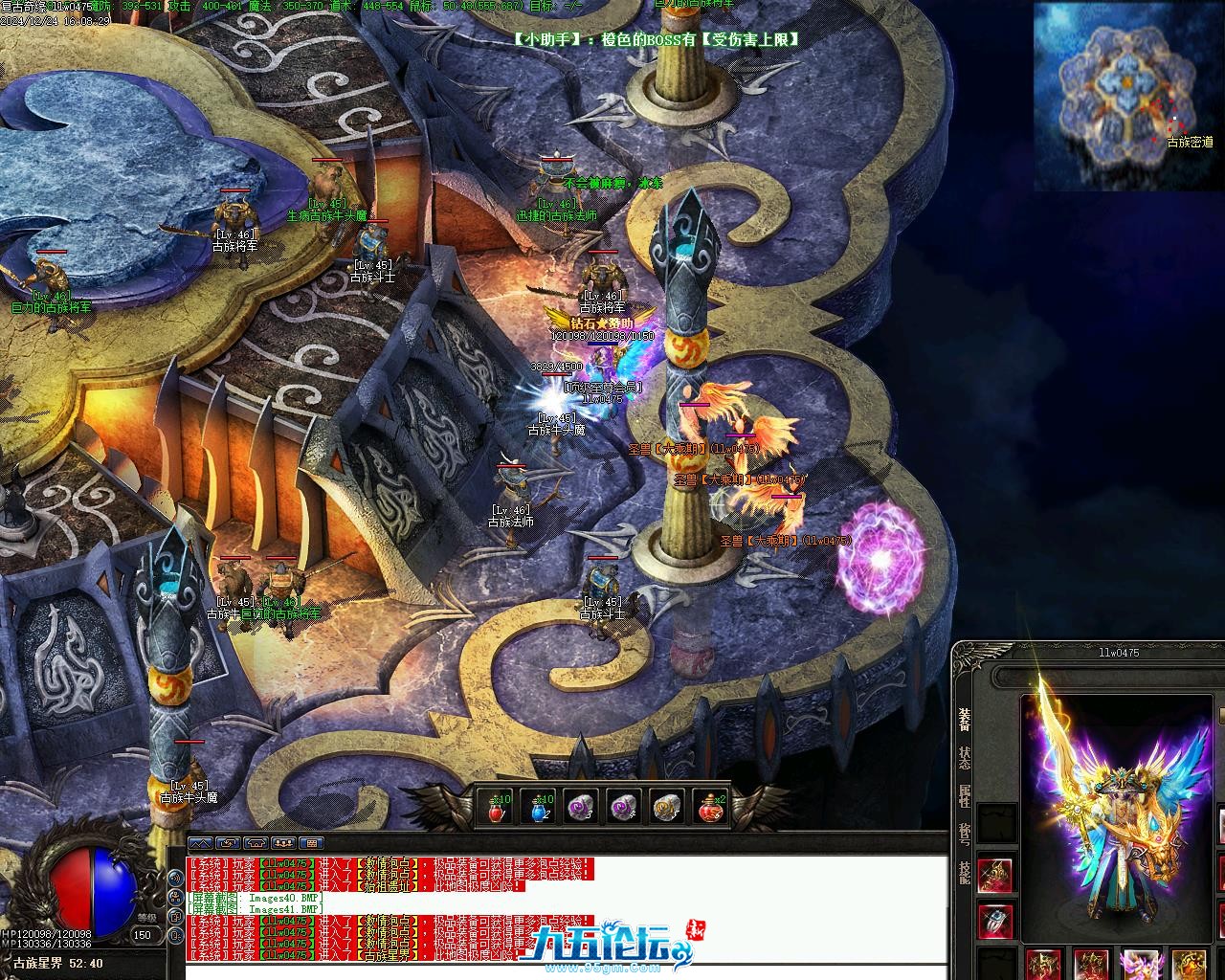Select the purple winged equipment slot
This screenshot has width=1225, height=980.
pyautogui.click(x=1140, y=965)
